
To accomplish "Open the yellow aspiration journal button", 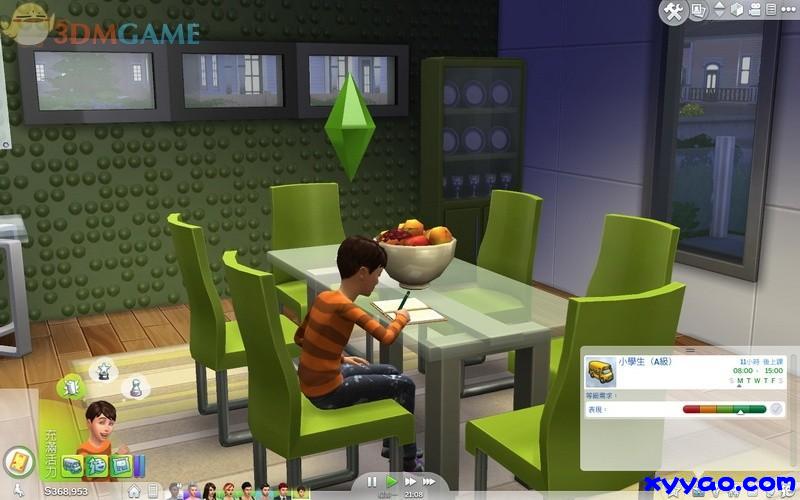I will tap(18, 462).
